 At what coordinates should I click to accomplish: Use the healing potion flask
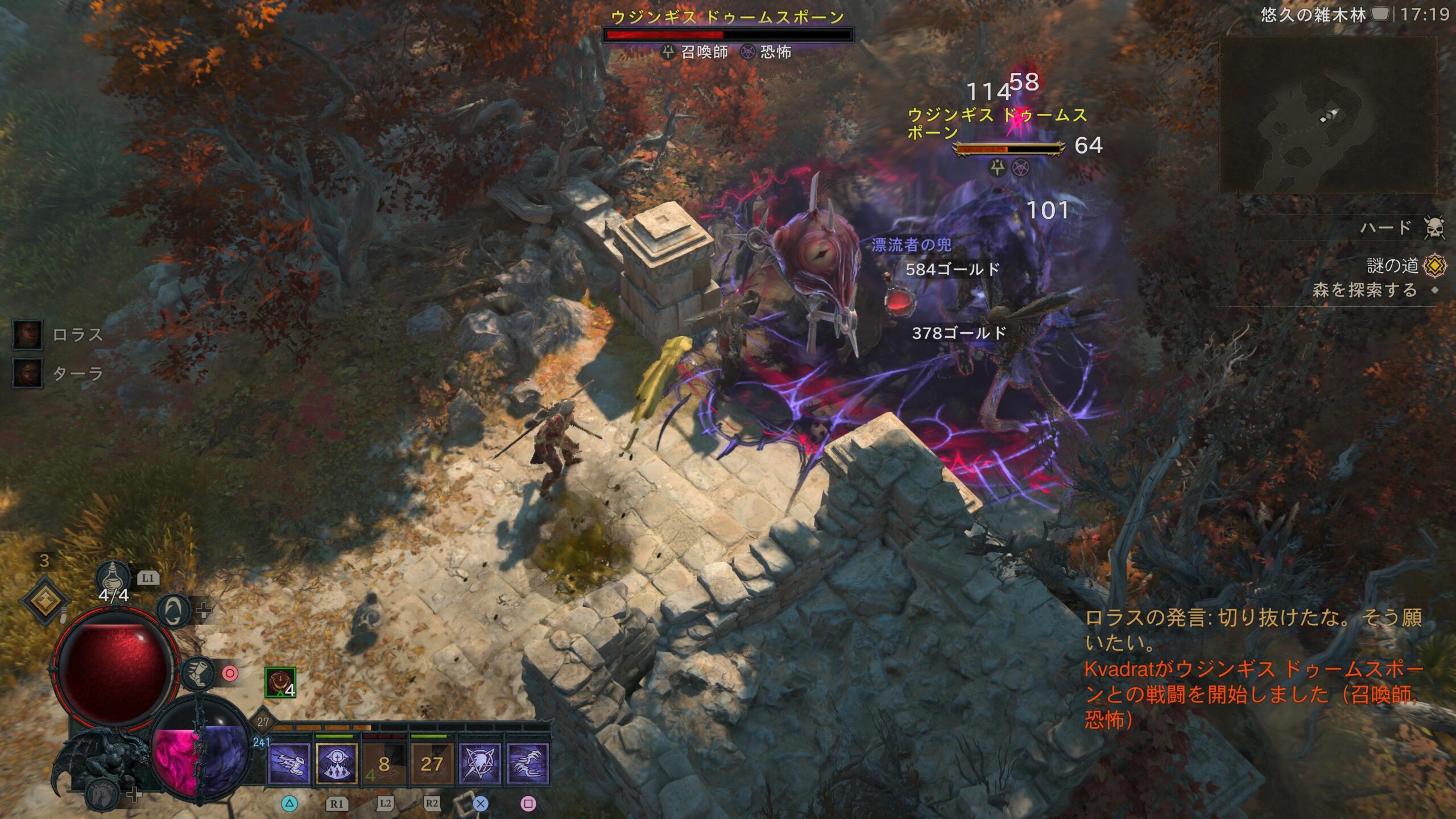[x=113, y=576]
